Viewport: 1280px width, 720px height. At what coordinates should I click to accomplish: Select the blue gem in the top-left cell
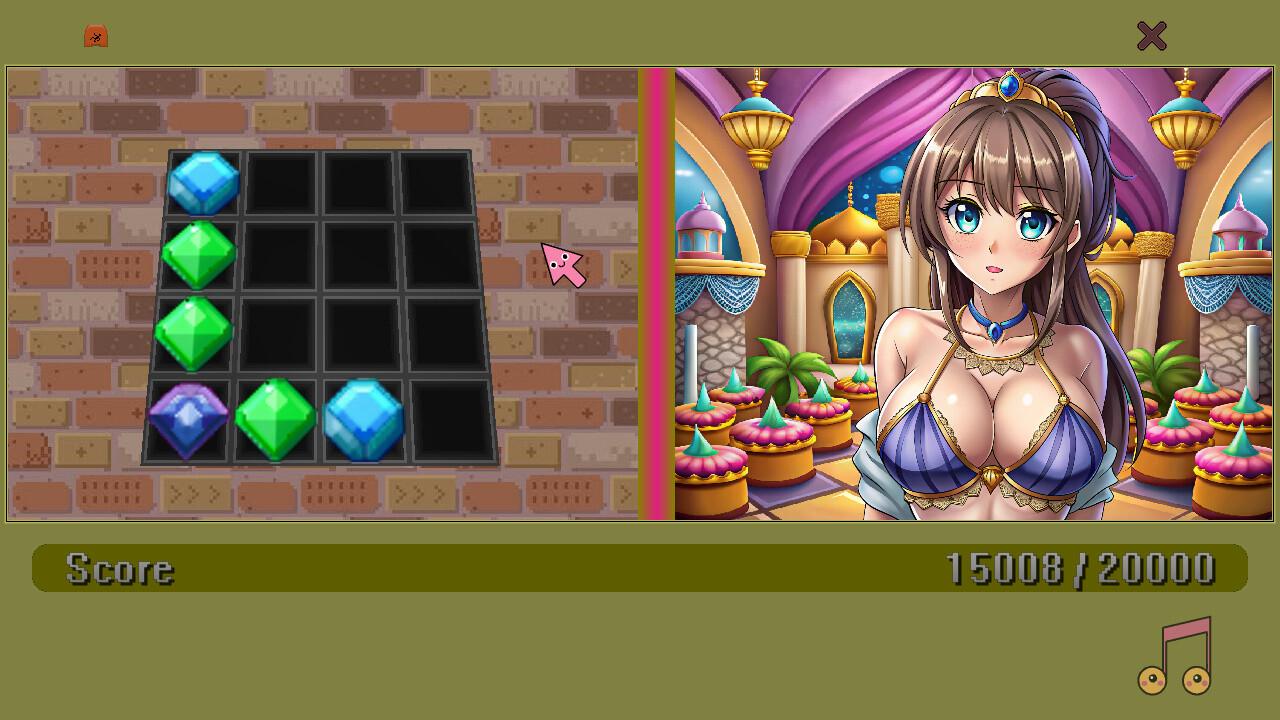[203, 185]
